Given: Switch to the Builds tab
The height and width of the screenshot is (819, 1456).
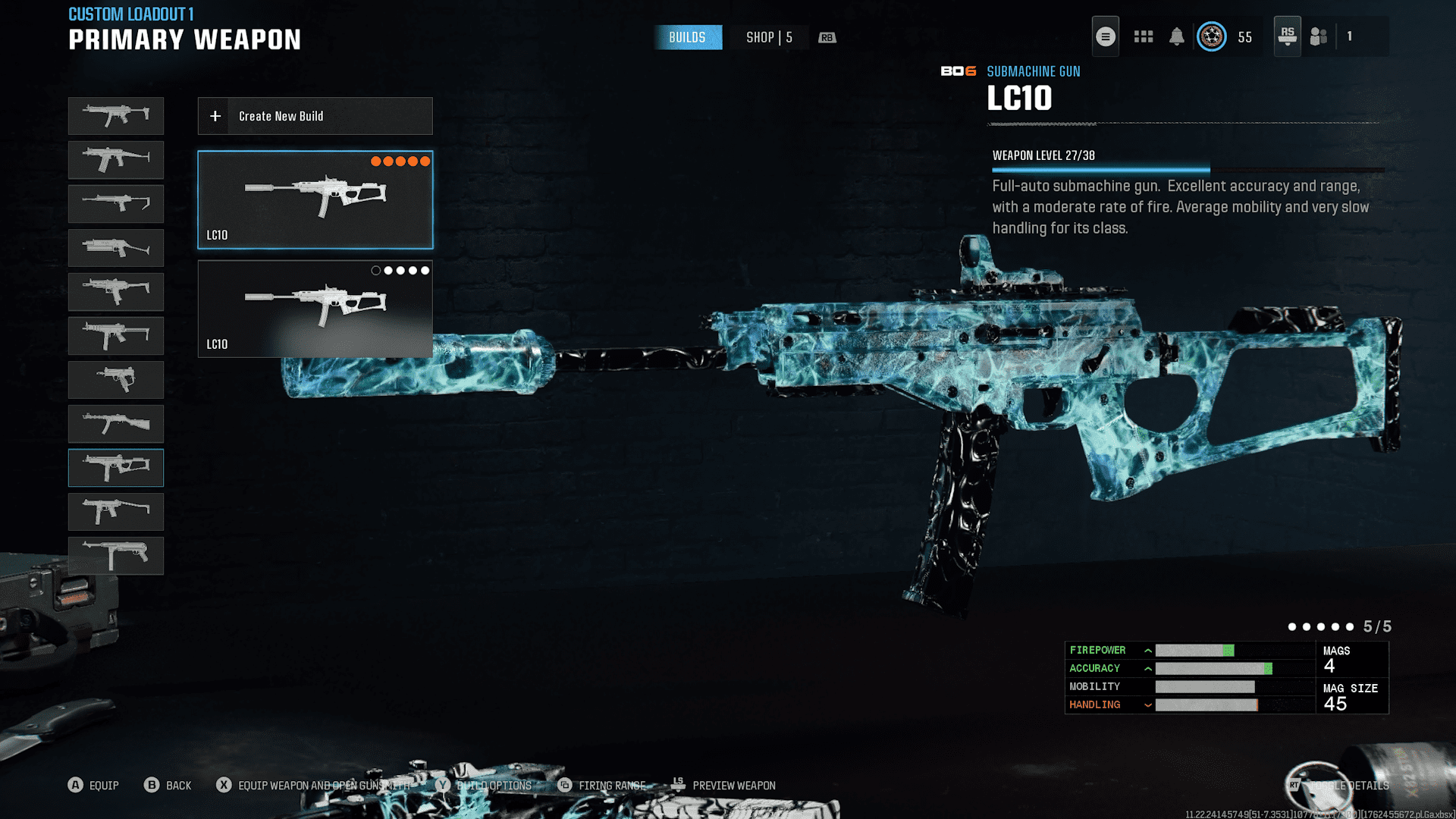Looking at the screenshot, I should tap(687, 37).
